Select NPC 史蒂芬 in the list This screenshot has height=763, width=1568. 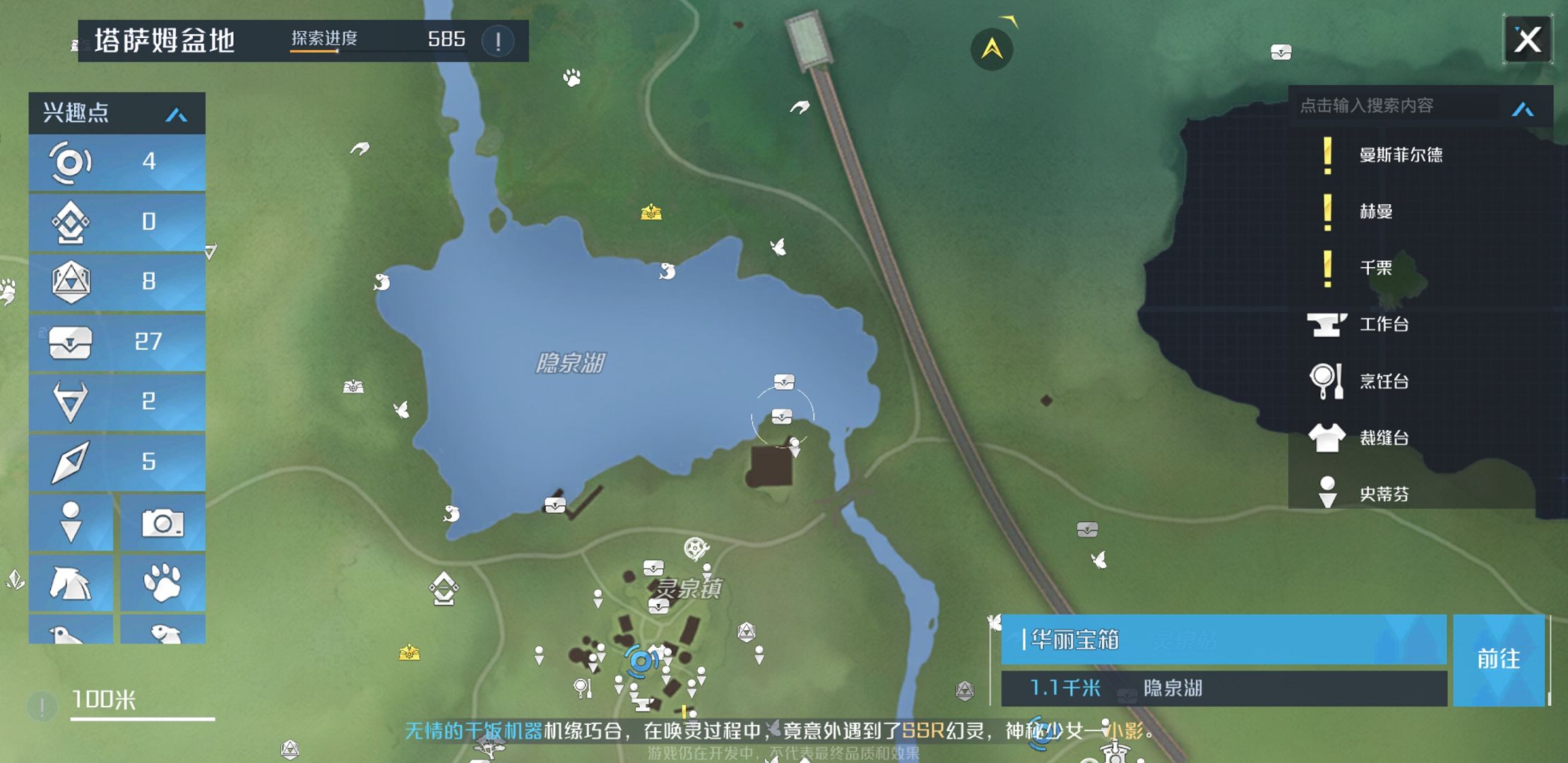pyautogui.click(x=1384, y=494)
